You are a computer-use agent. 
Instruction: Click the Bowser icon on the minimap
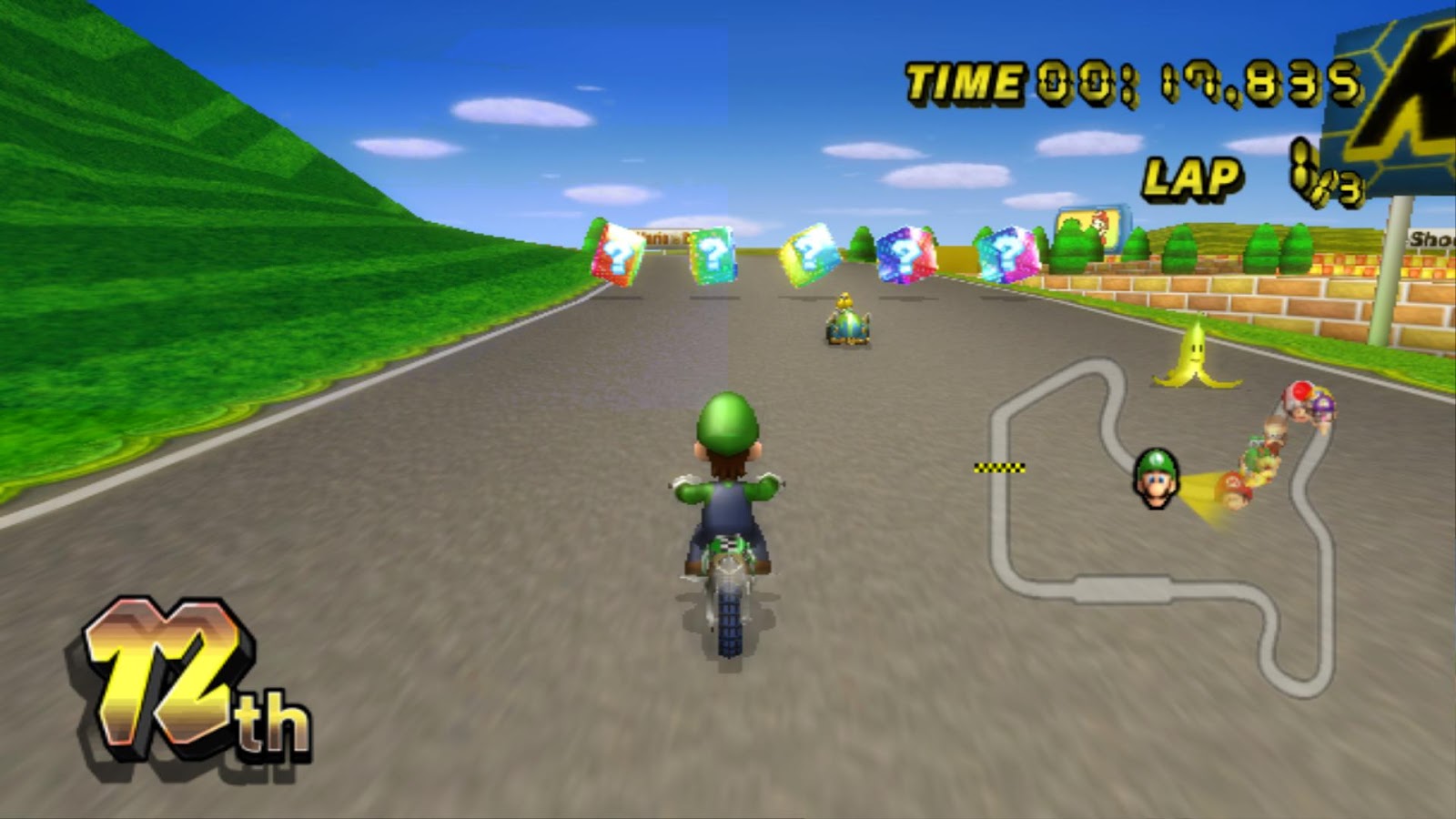(x=1267, y=466)
